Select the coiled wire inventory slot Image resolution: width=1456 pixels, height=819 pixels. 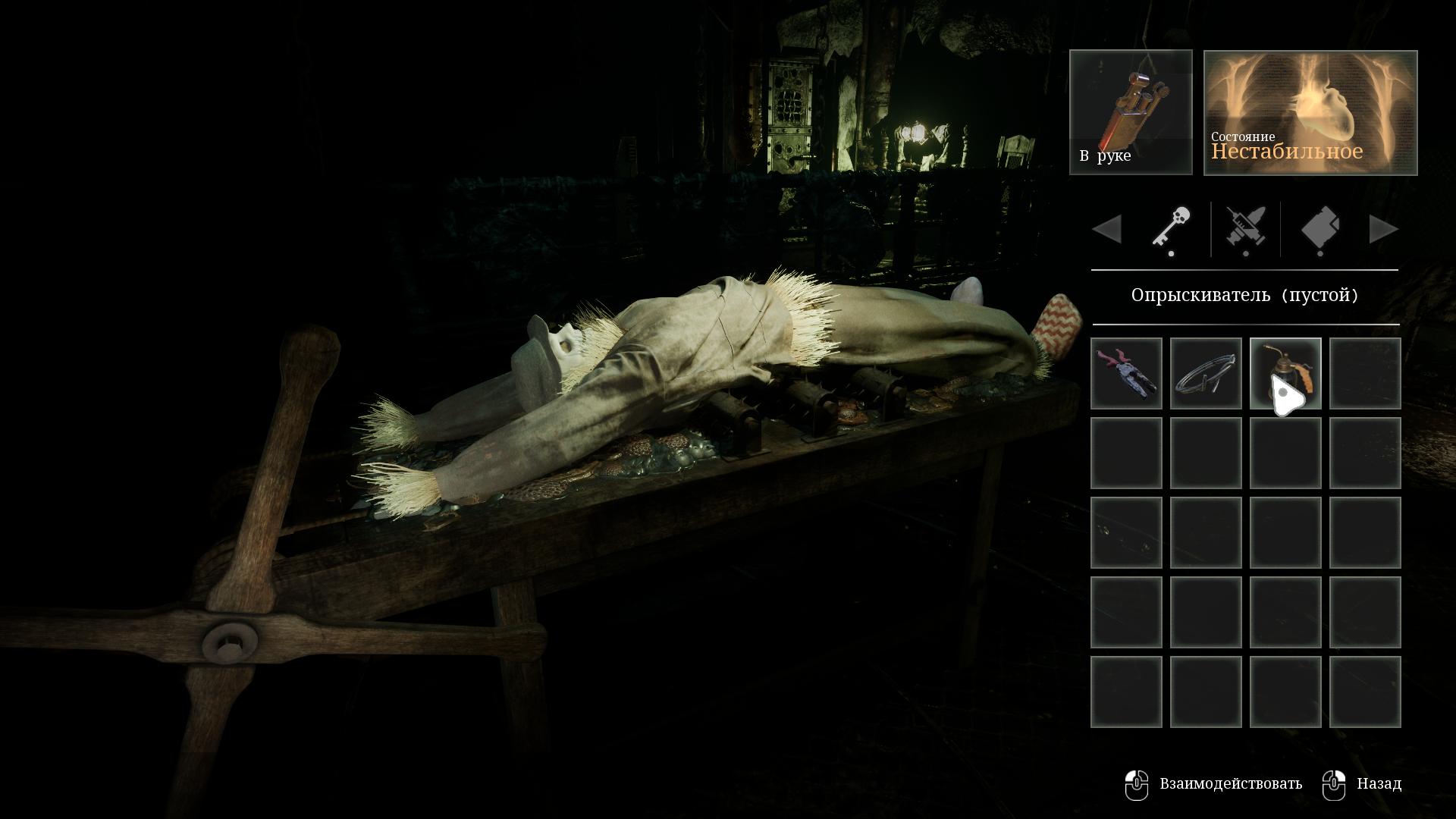(1206, 374)
